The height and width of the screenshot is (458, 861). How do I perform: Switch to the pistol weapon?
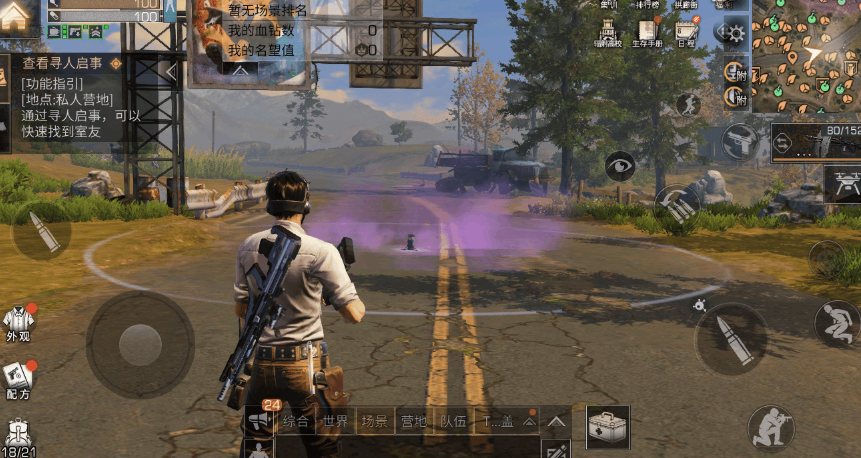pos(741,141)
